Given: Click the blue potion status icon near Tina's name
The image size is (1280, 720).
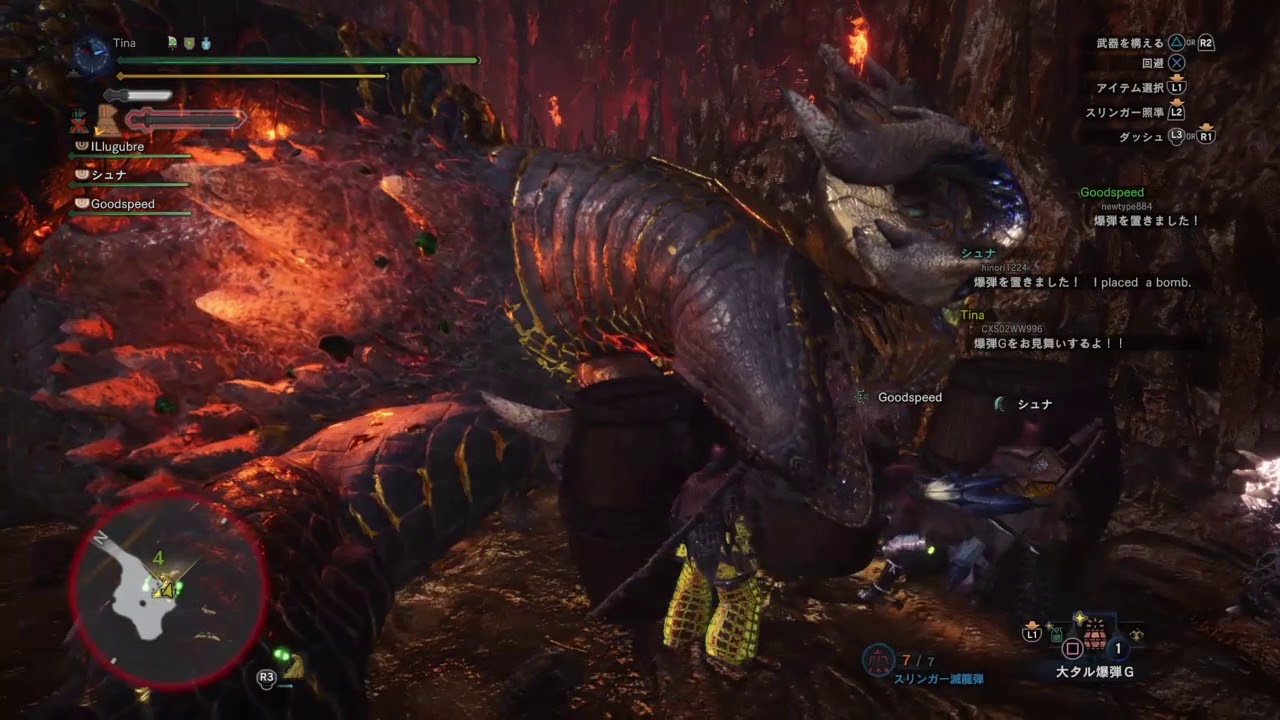Looking at the screenshot, I should [204, 44].
